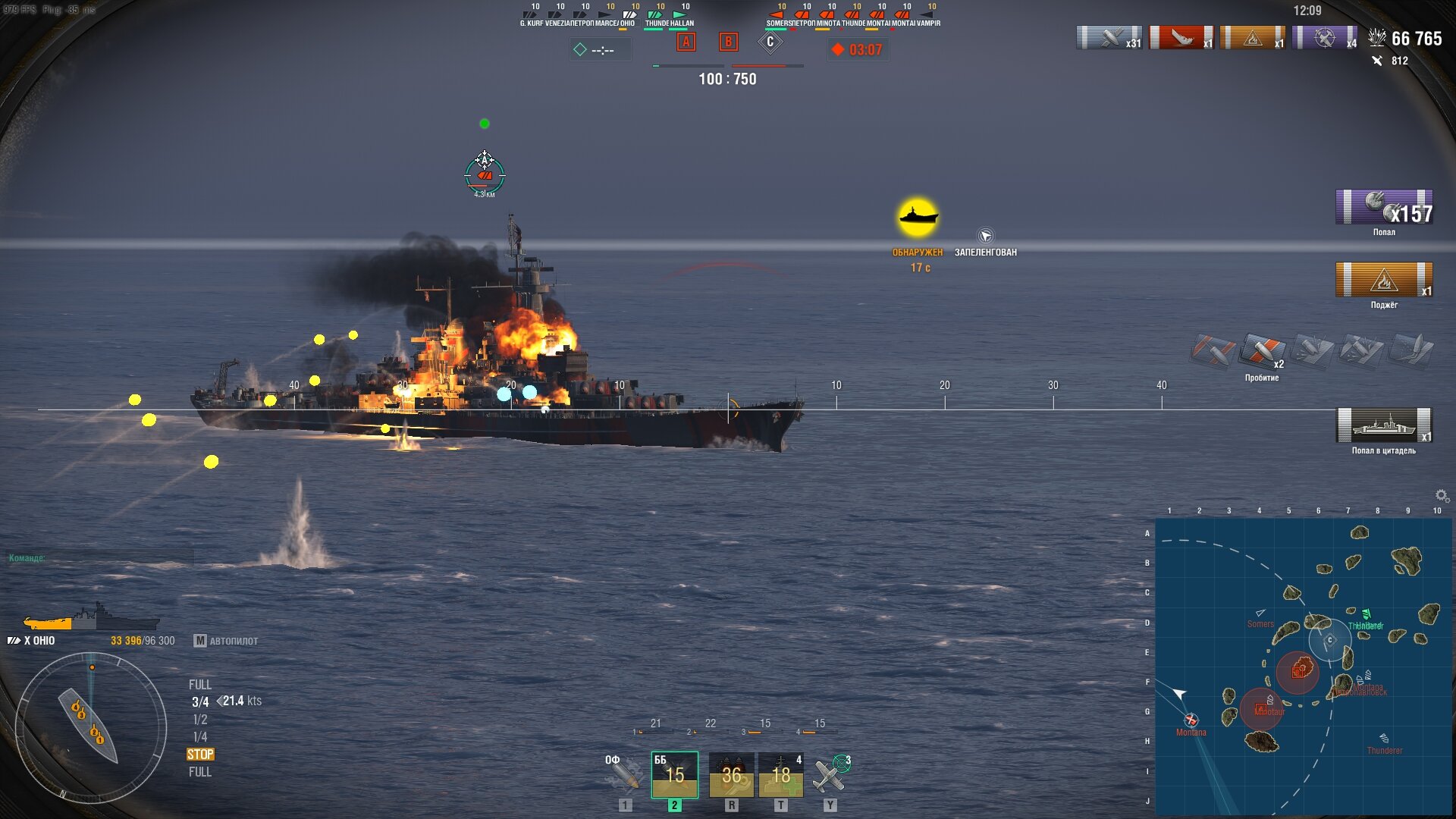Click capture point B indicator
This screenshot has height=819, width=1456.
tap(728, 42)
